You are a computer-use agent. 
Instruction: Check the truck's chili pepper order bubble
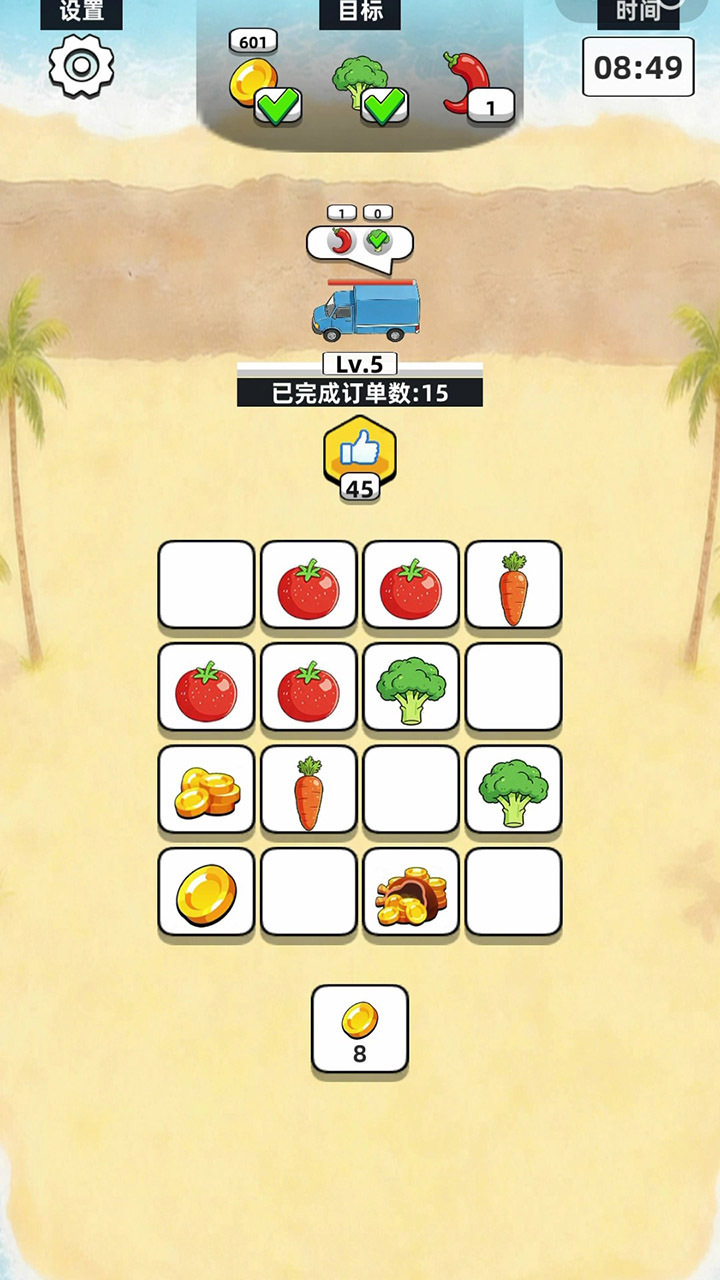point(344,241)
